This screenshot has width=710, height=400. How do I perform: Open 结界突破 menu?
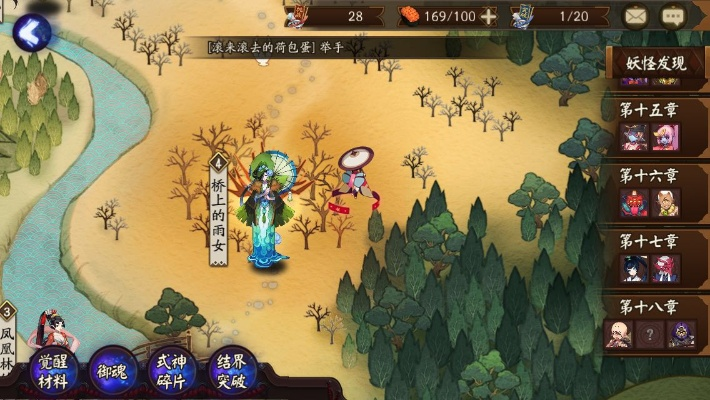point(230,369)
